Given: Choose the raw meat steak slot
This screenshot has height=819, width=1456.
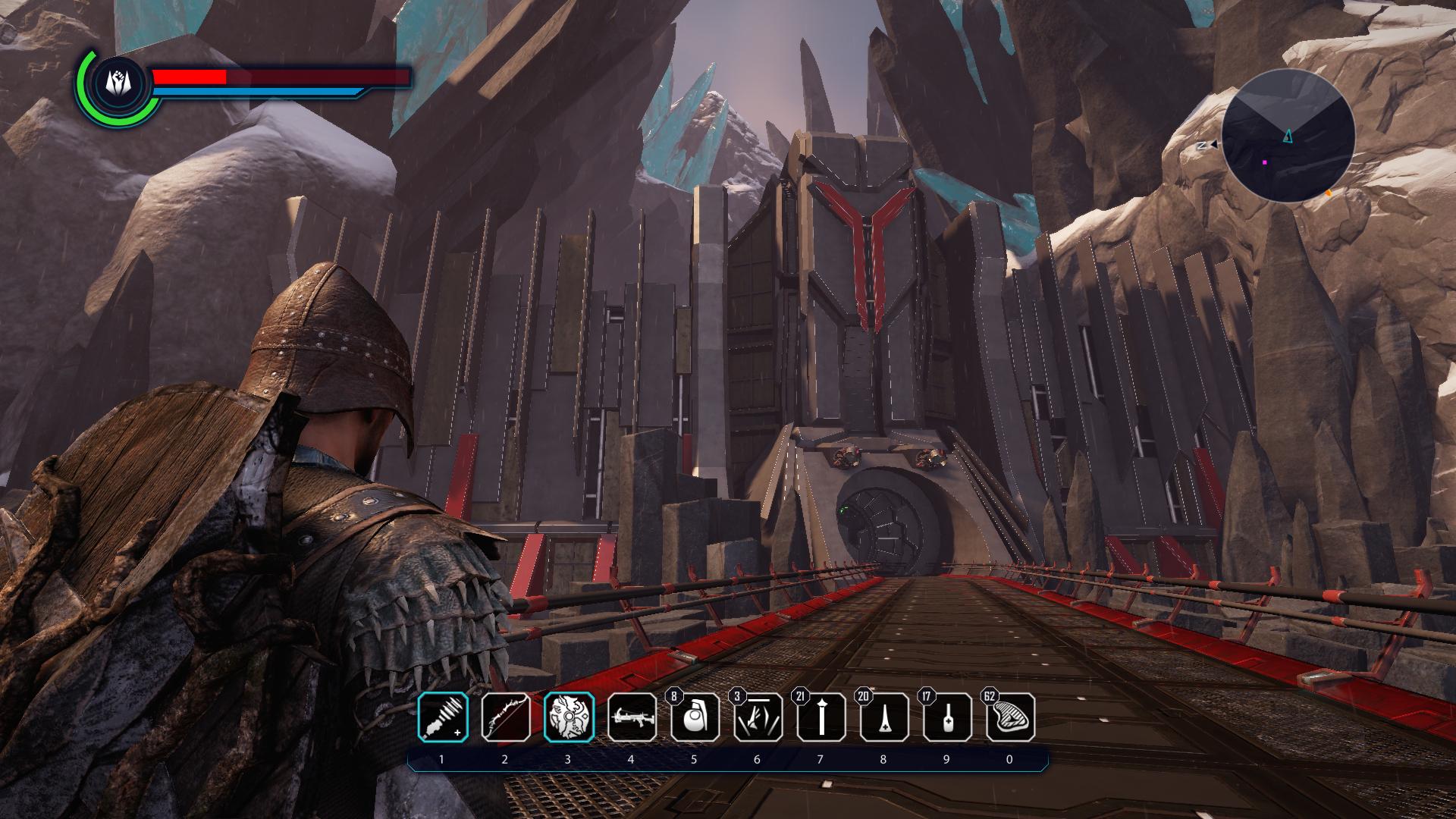Looking at the screenshot, I should [1009, 717].
